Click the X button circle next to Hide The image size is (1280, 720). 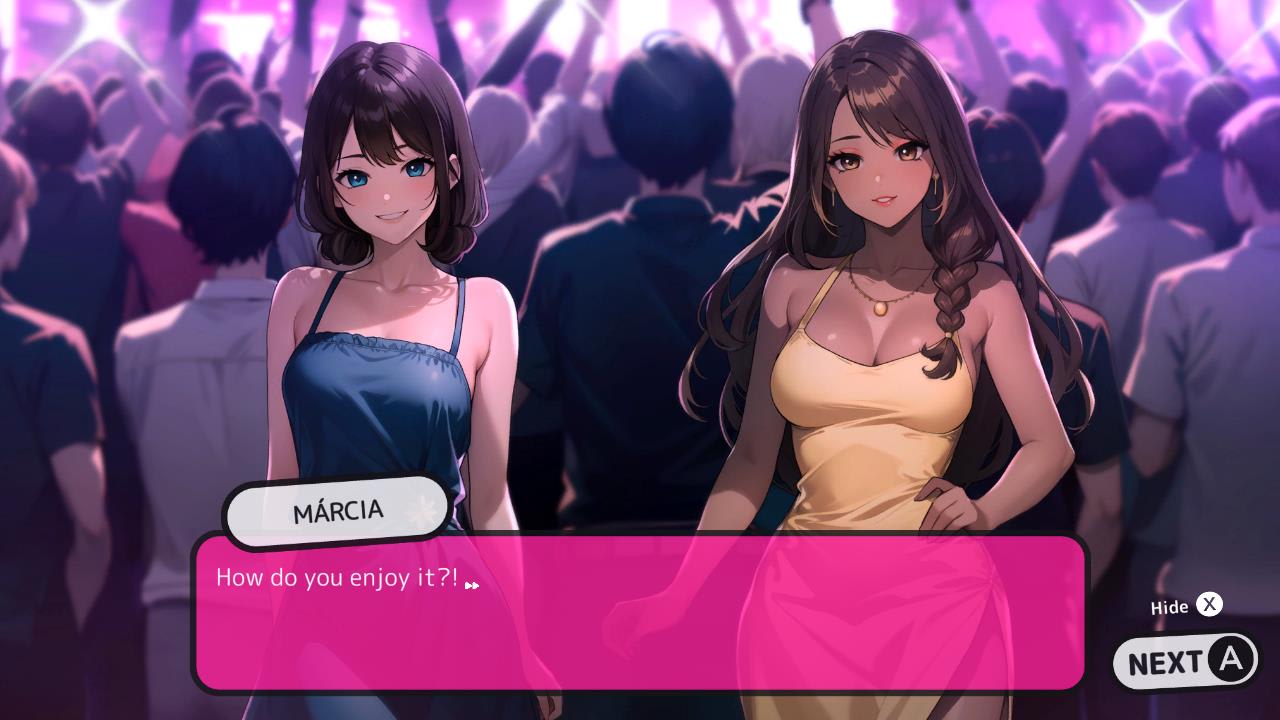point(1209,605)
